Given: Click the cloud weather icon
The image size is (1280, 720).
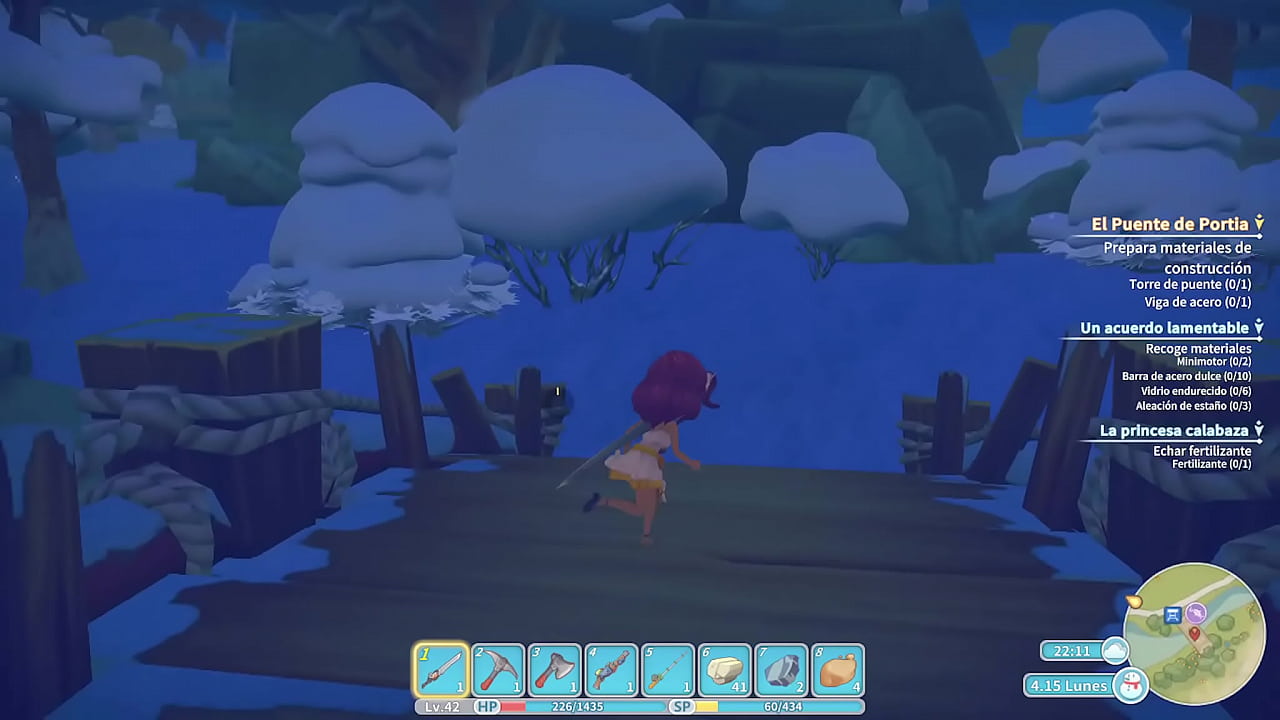Looking at the screenshot, I should tap(1114, 651).
